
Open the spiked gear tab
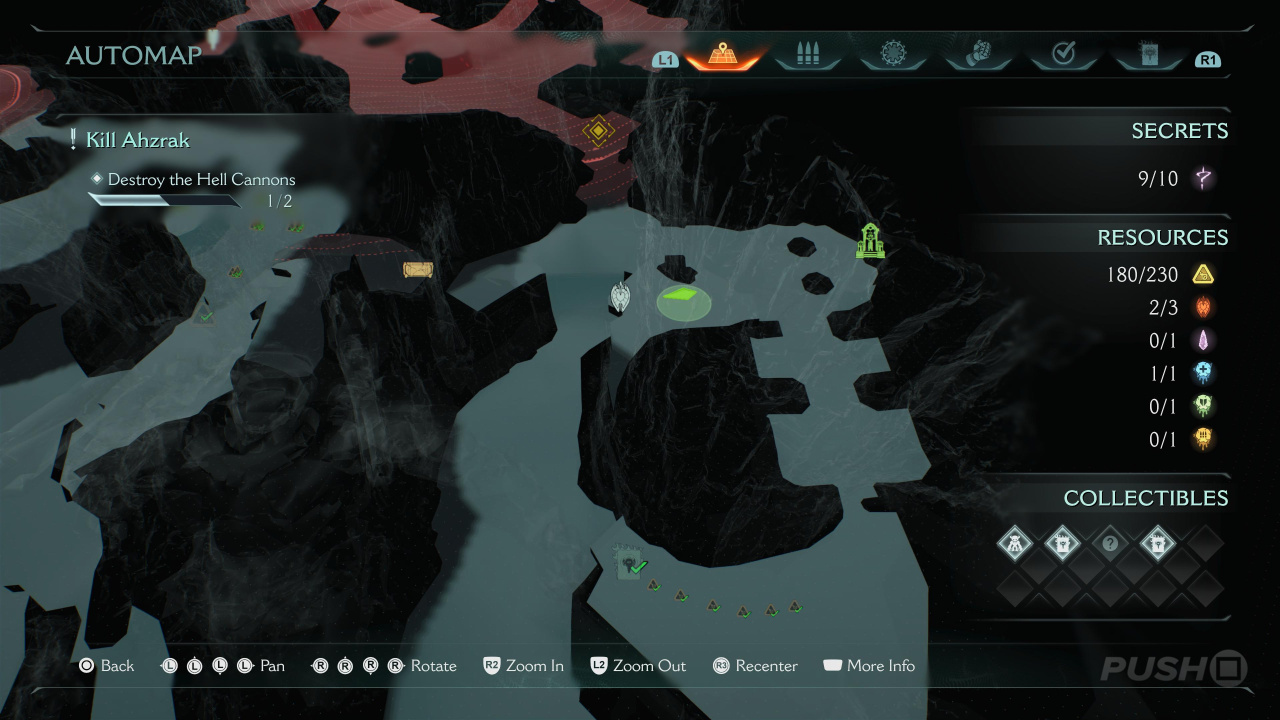pos(892,55)
